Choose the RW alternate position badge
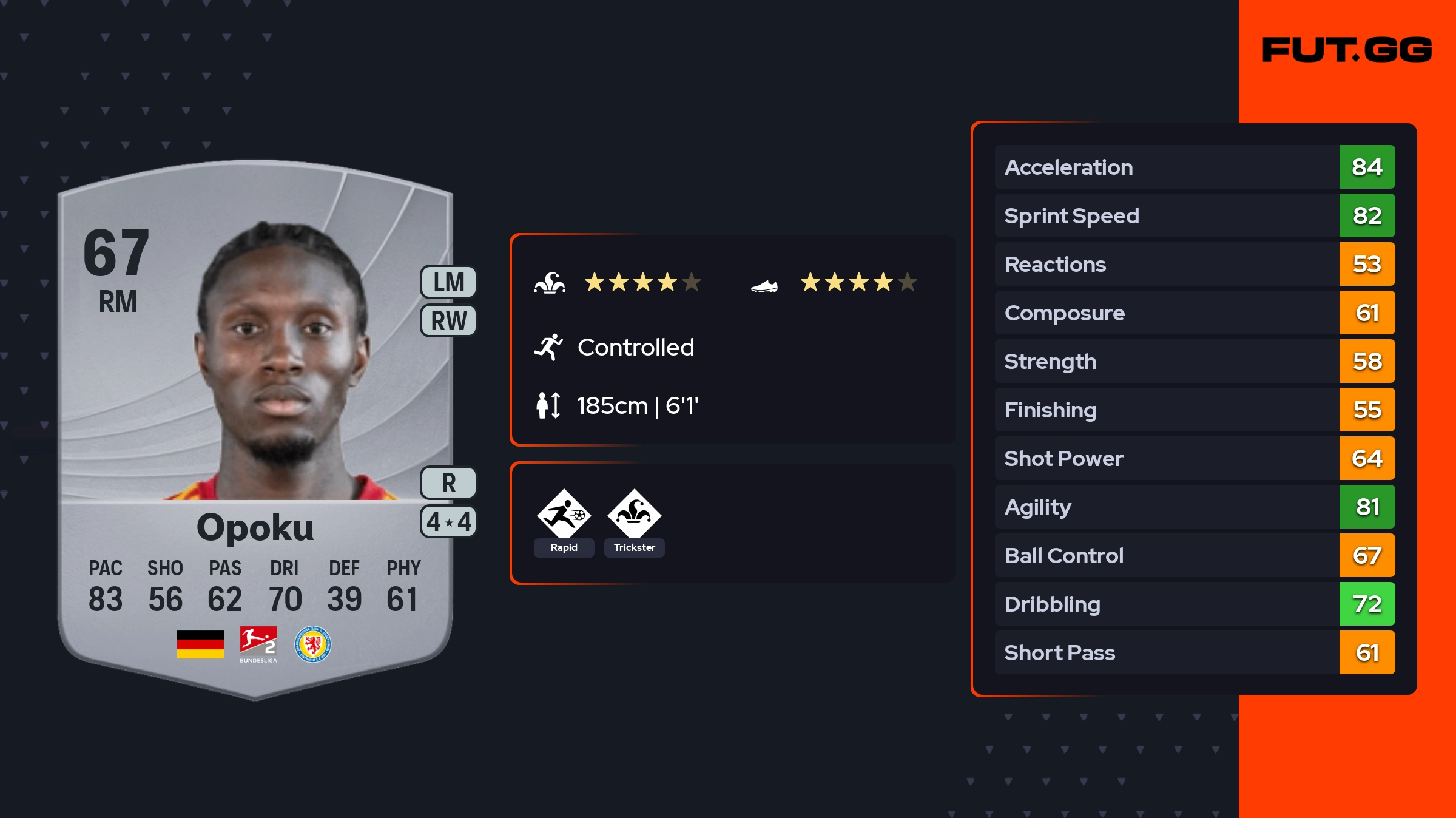Screen dimensions: 1456x818 pos(448,320)
